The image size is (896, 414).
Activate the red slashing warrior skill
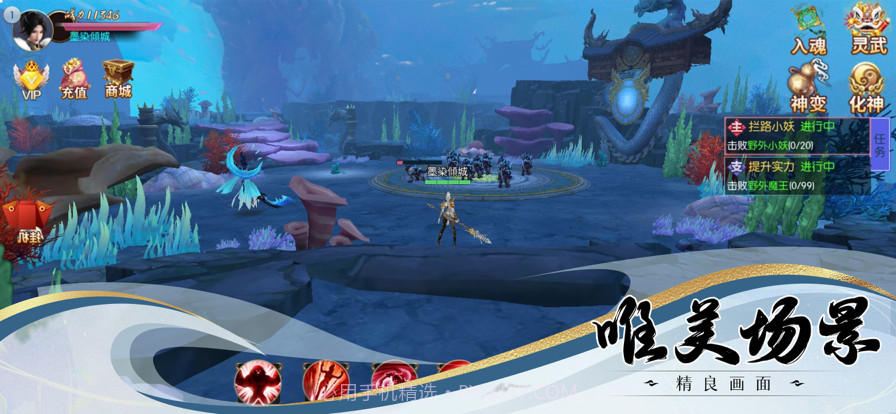click(324, 381)
